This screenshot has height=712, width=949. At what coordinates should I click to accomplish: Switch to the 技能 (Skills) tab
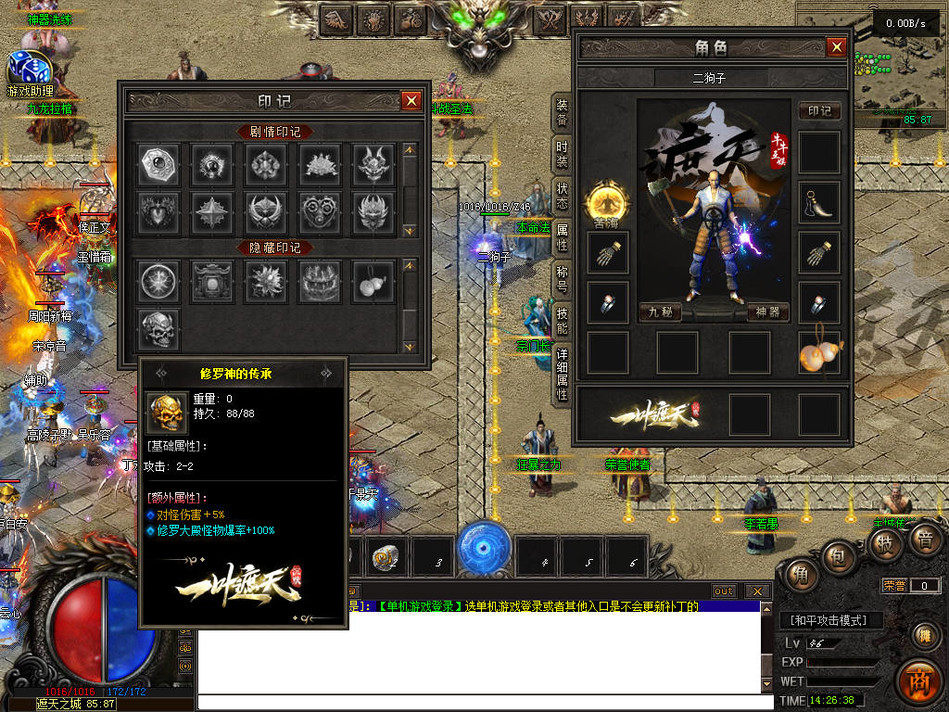pos(562,320)
